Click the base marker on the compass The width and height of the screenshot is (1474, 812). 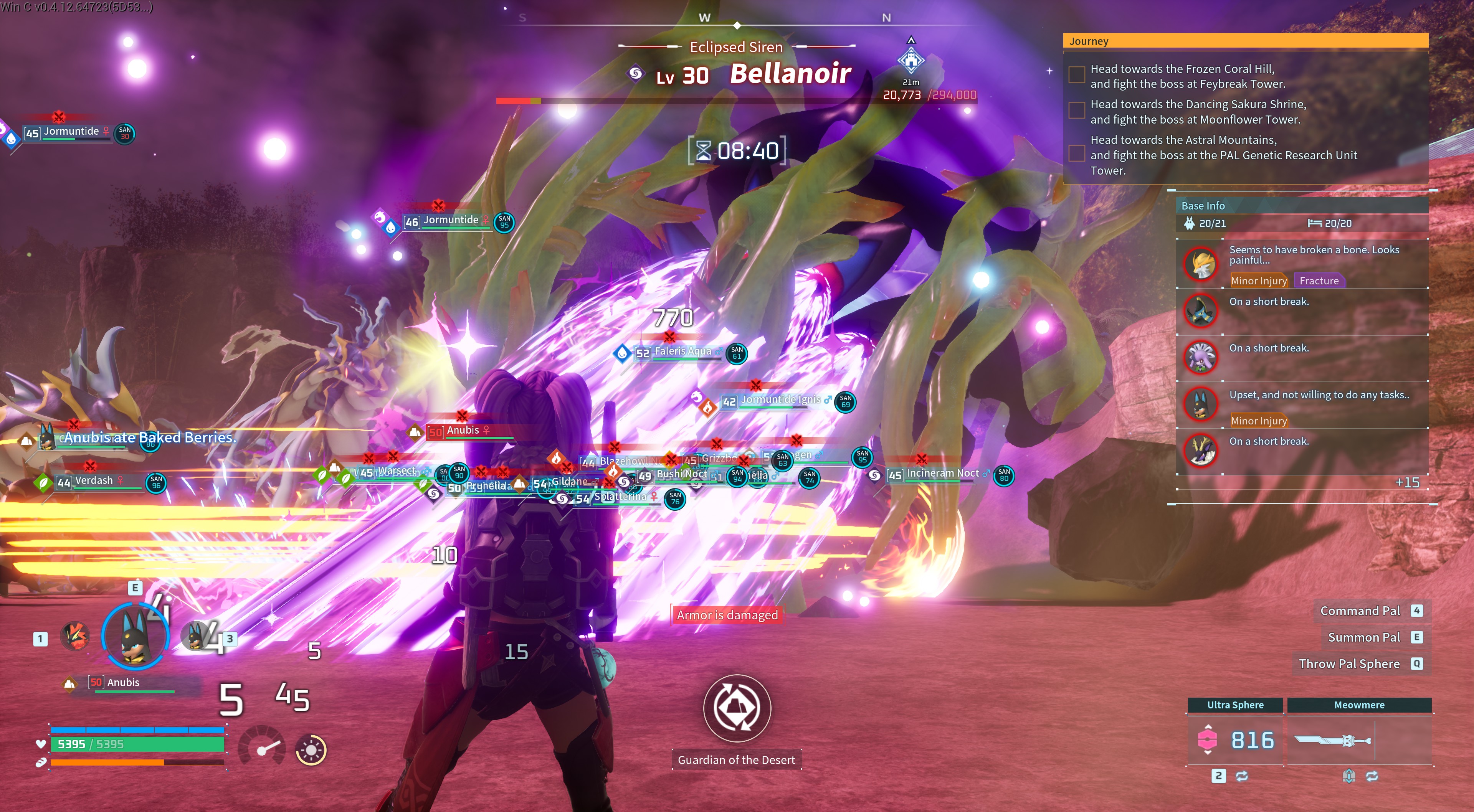[911, 60]
